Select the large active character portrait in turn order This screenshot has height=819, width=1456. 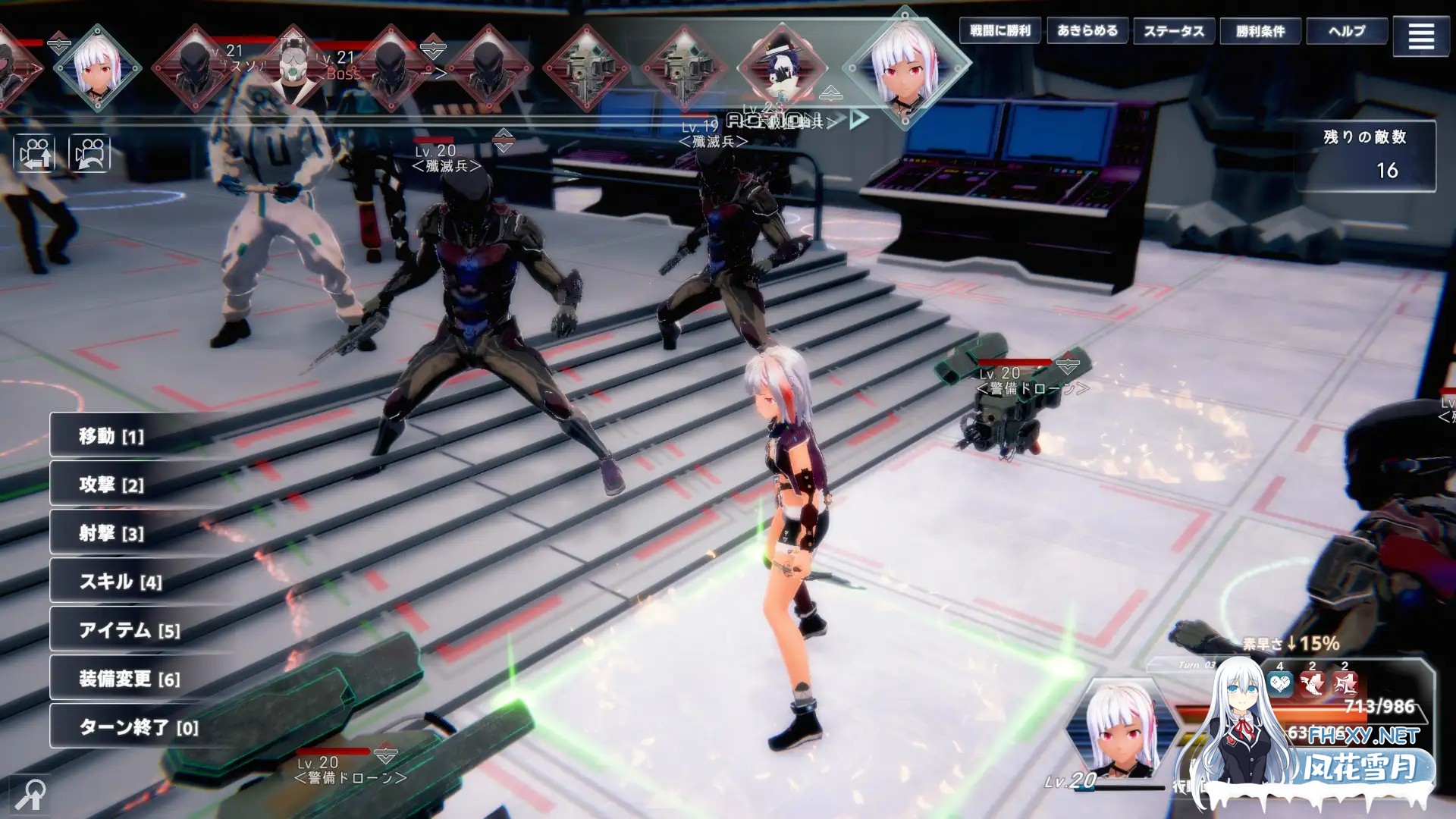coord(905,68)
